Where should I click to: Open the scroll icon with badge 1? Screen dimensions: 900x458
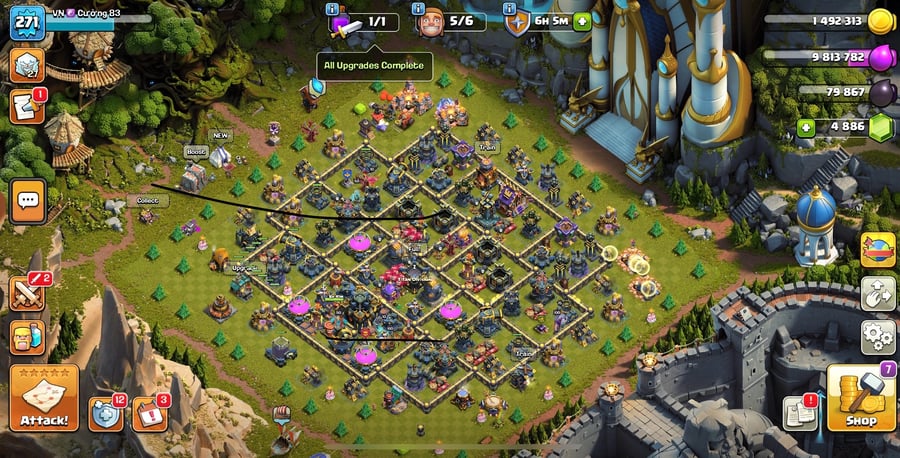[27, 106]
